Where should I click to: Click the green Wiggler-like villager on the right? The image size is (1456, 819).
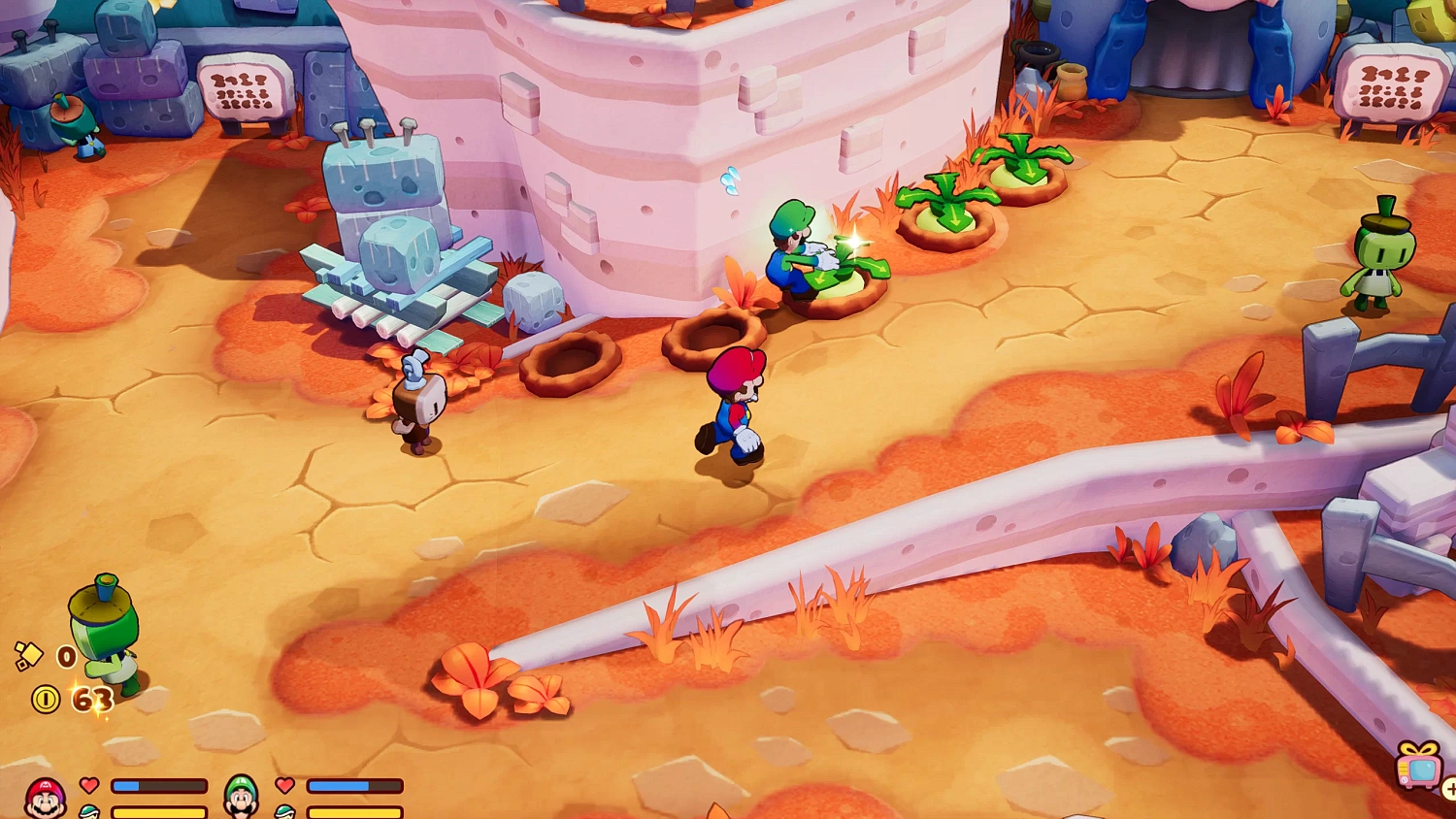pyautogui.click(x=1380, y=262)
